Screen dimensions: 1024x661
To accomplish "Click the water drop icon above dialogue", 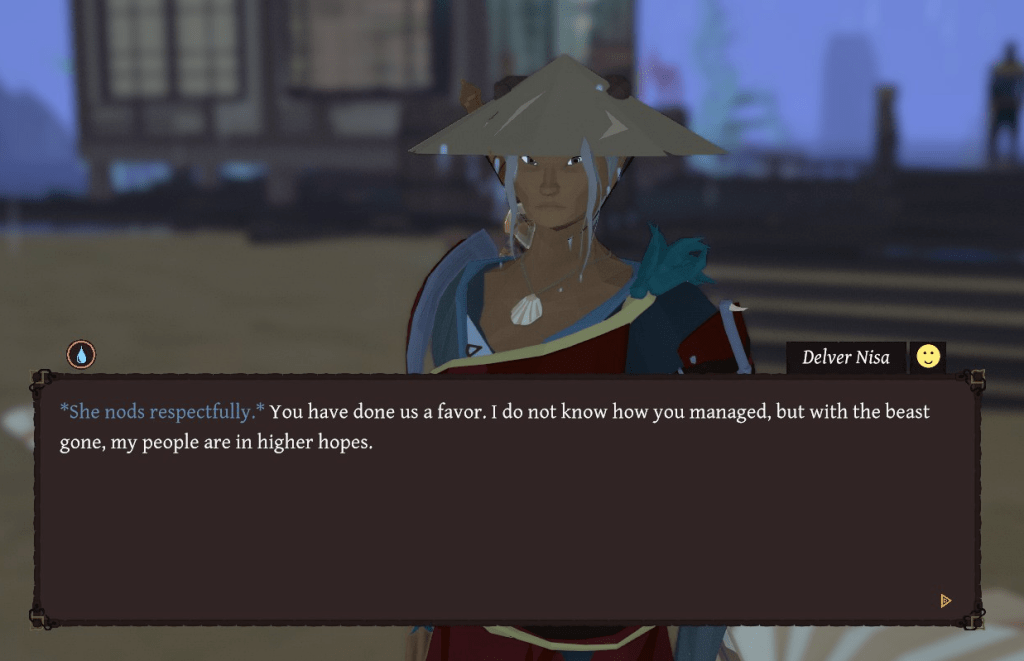I will click(x=81, y=354).
